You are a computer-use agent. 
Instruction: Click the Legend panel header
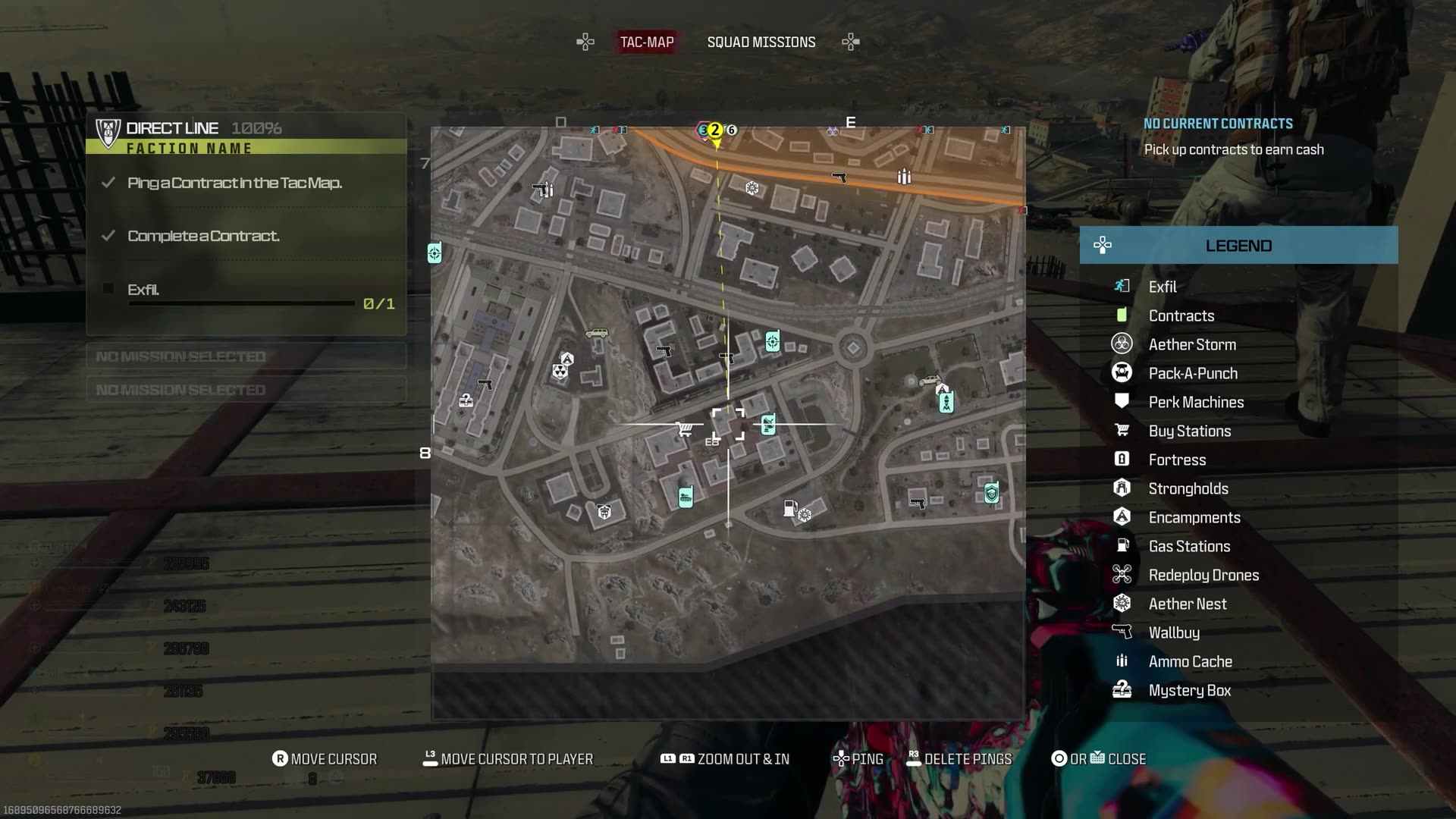pyautogui.click(x=1238, y=246)
